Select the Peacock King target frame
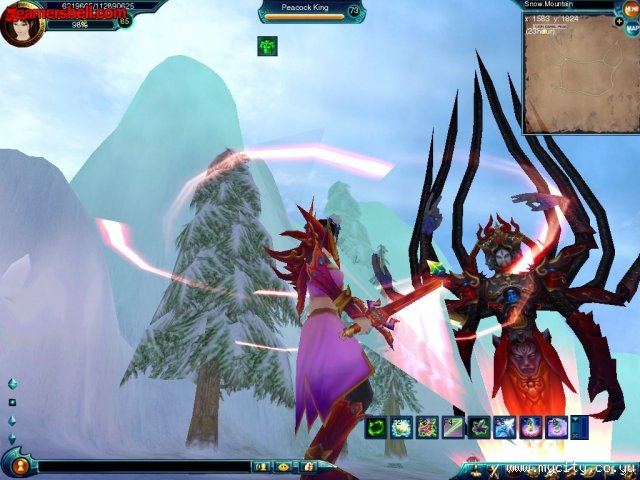Image resolution: width=640 pixels, height=480 pixels. [x=311, y=11]
